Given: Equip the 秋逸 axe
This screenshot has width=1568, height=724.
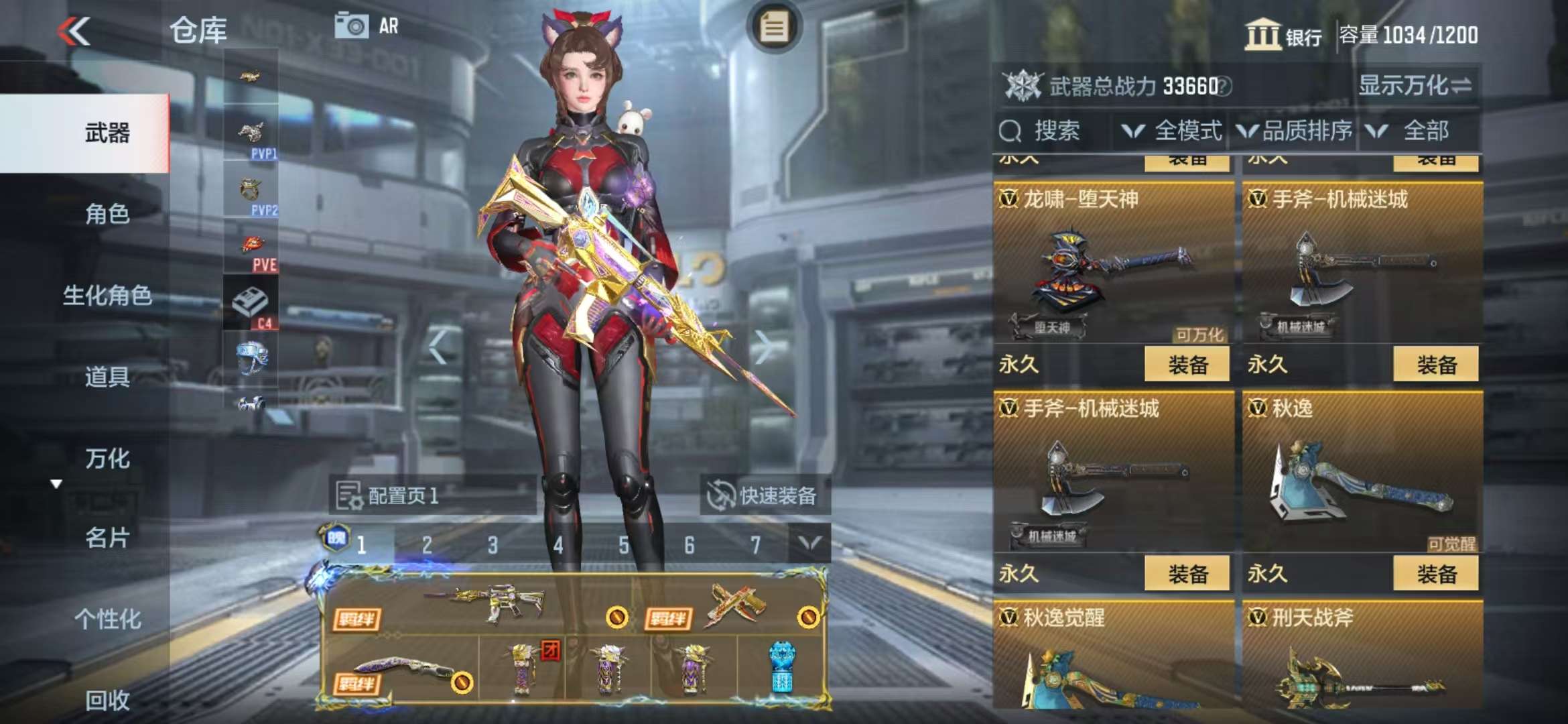Looking at the screenshot, I should [x=1435, y=574].
